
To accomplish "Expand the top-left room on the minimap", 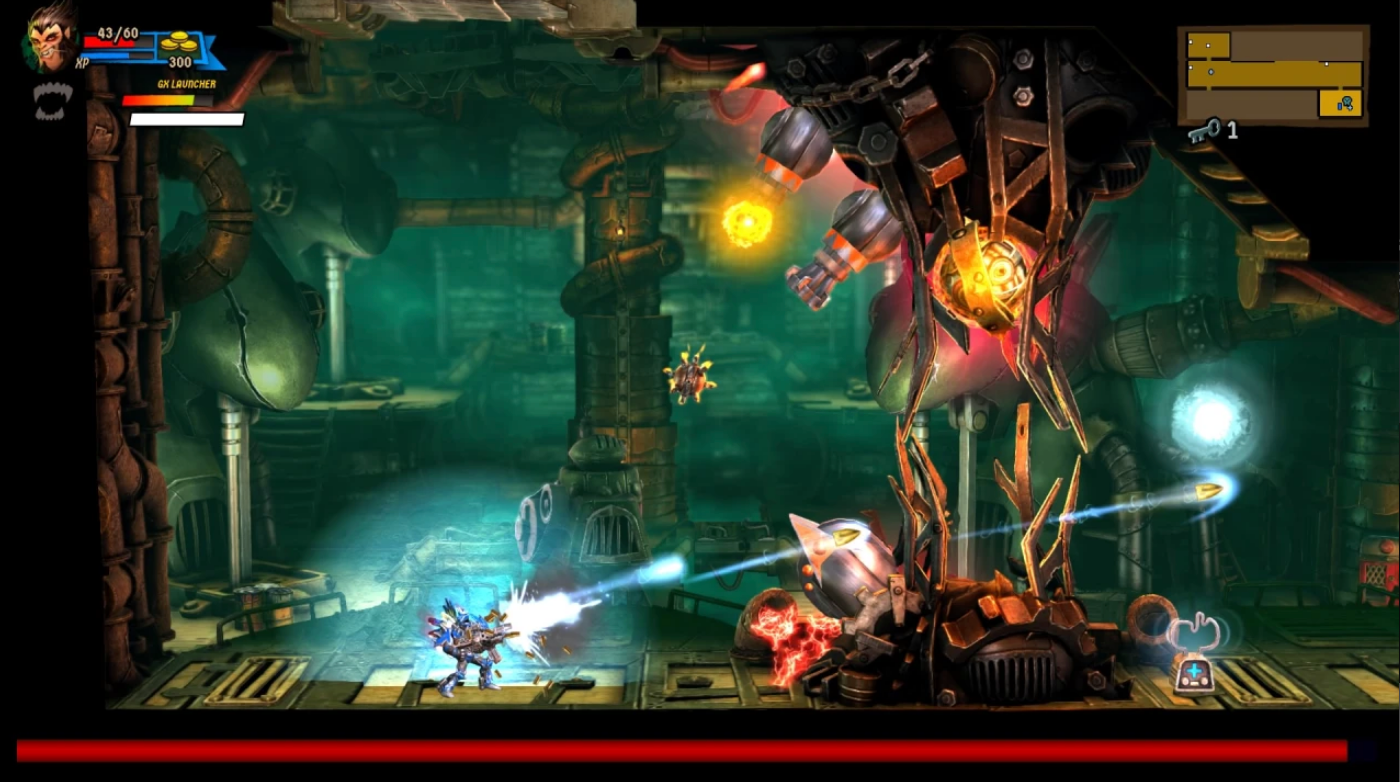I will pyautogui.click(x=1208, y=46).
